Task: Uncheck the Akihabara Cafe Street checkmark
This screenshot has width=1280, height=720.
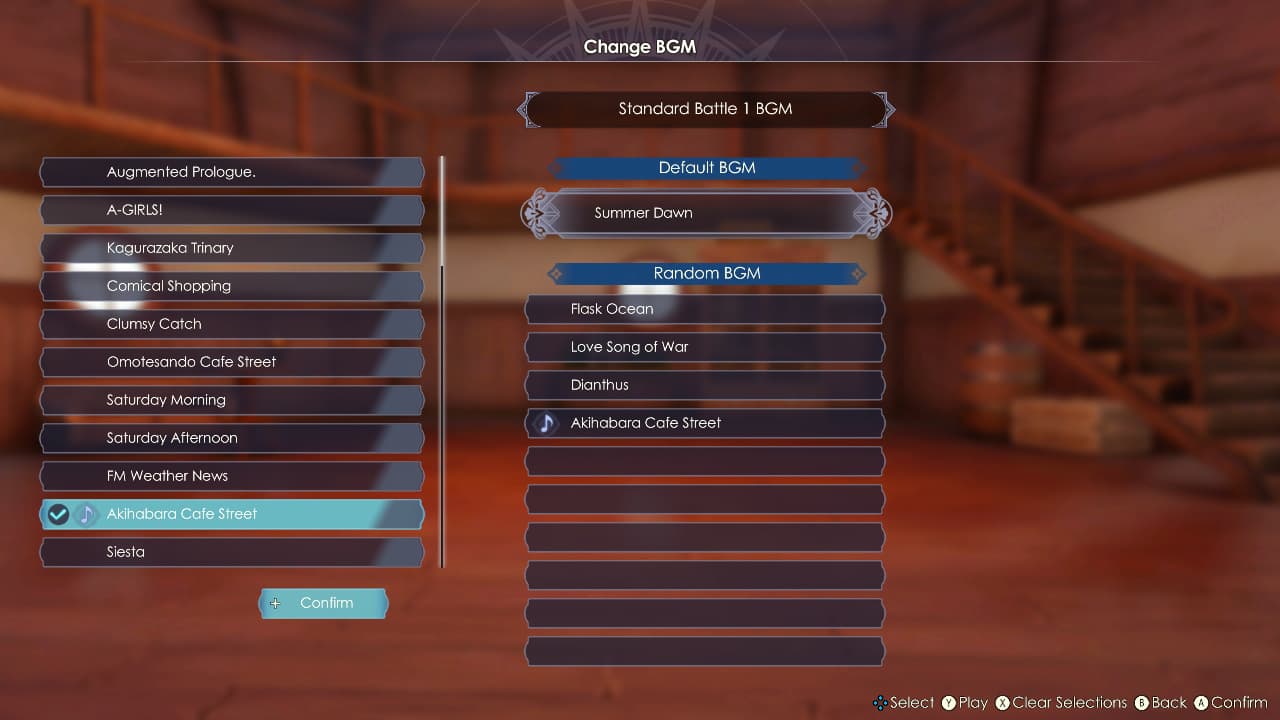Action: pos(57,514)
